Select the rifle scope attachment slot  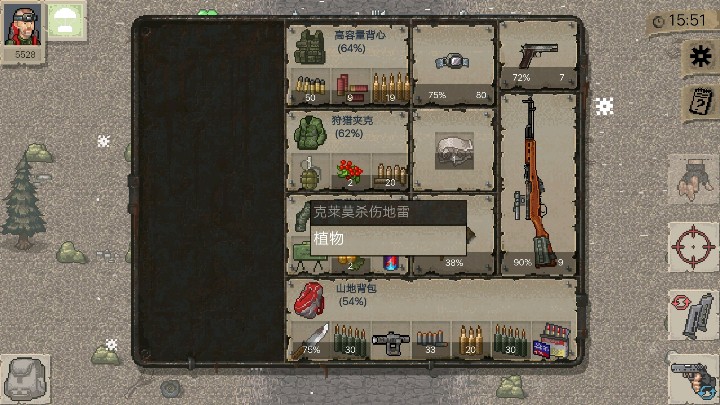coord(391,340)
